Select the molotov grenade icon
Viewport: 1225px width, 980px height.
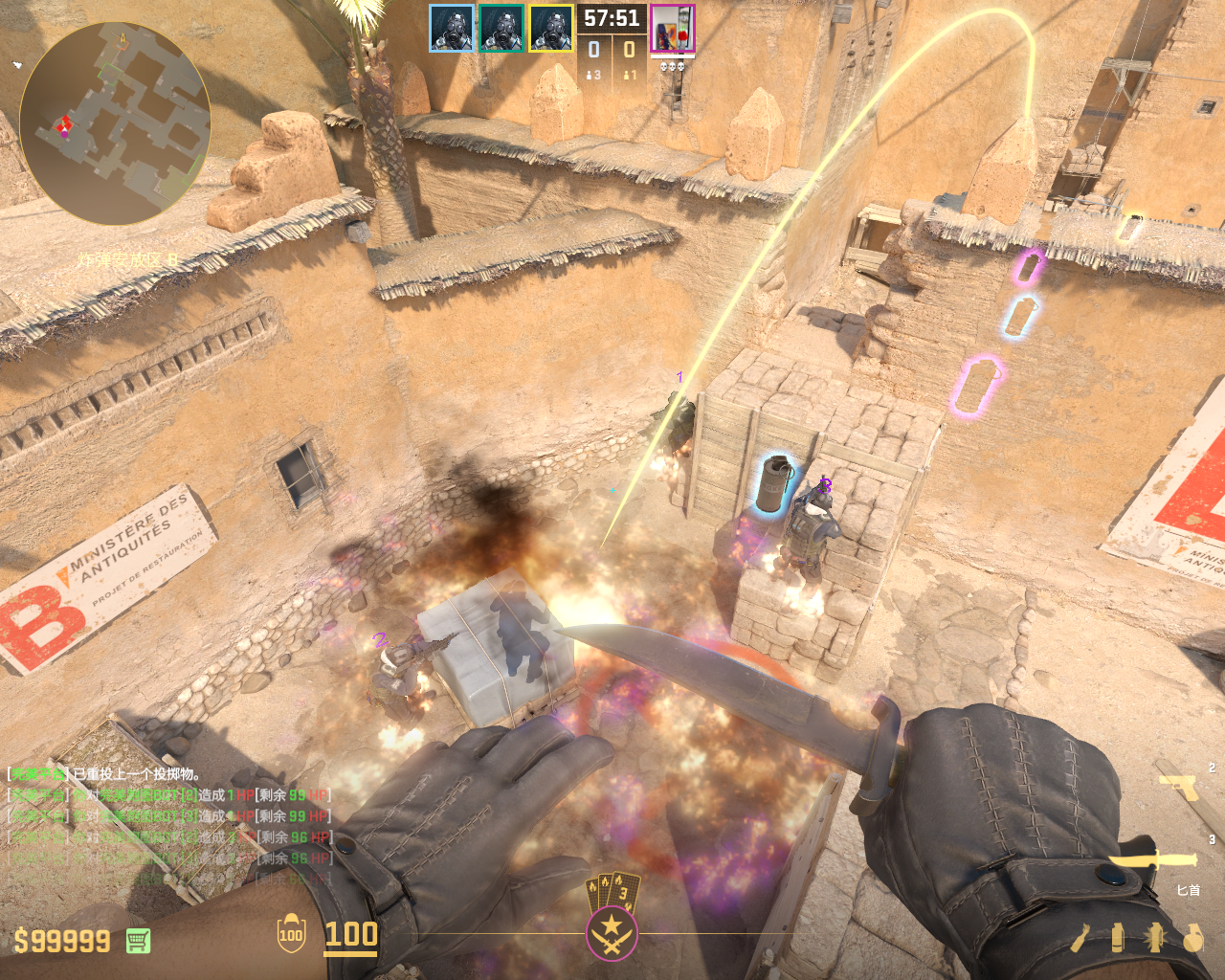[1080, 938]
